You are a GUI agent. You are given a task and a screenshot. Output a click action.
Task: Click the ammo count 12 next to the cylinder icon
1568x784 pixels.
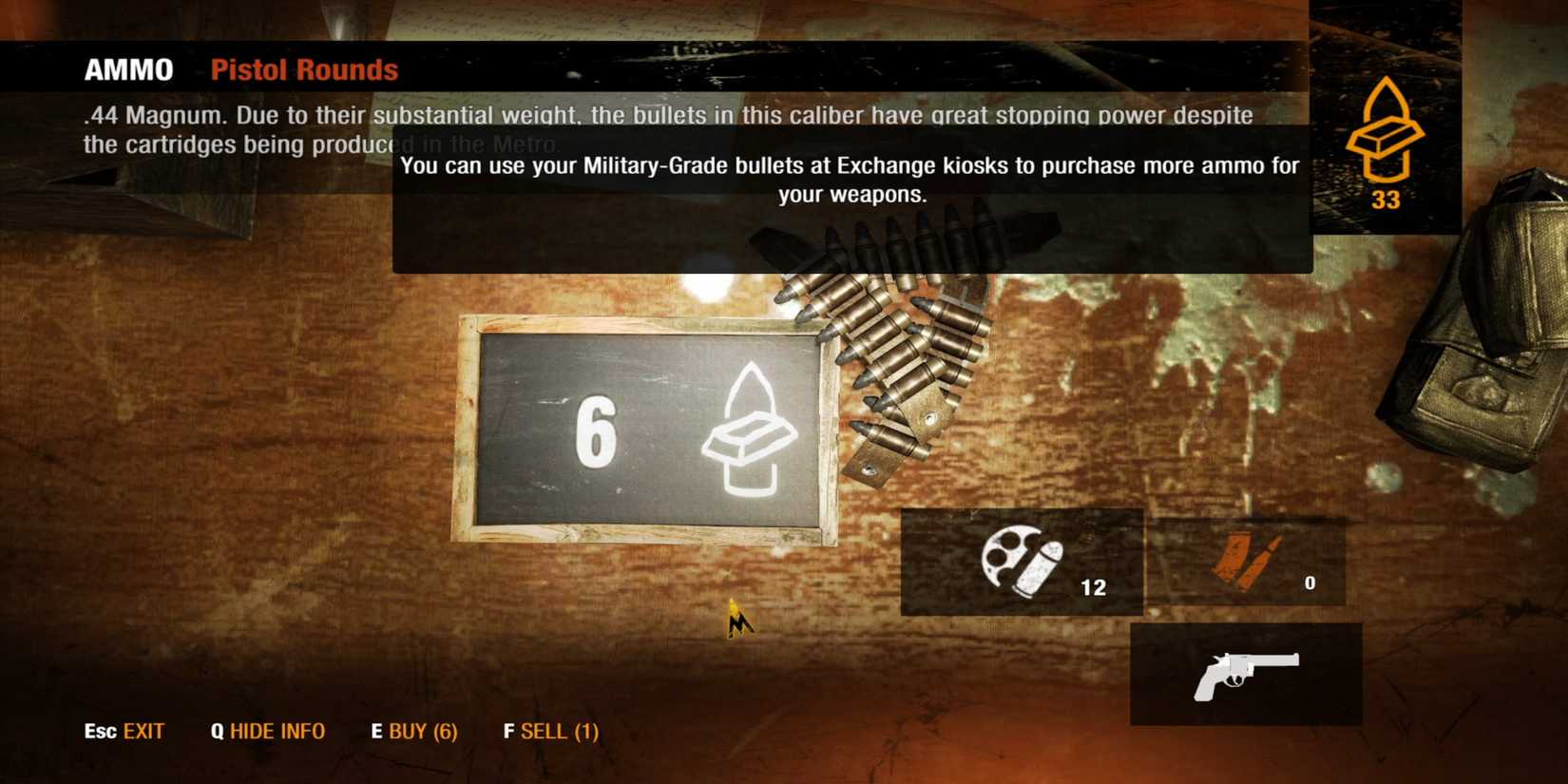coord(1093,587)
